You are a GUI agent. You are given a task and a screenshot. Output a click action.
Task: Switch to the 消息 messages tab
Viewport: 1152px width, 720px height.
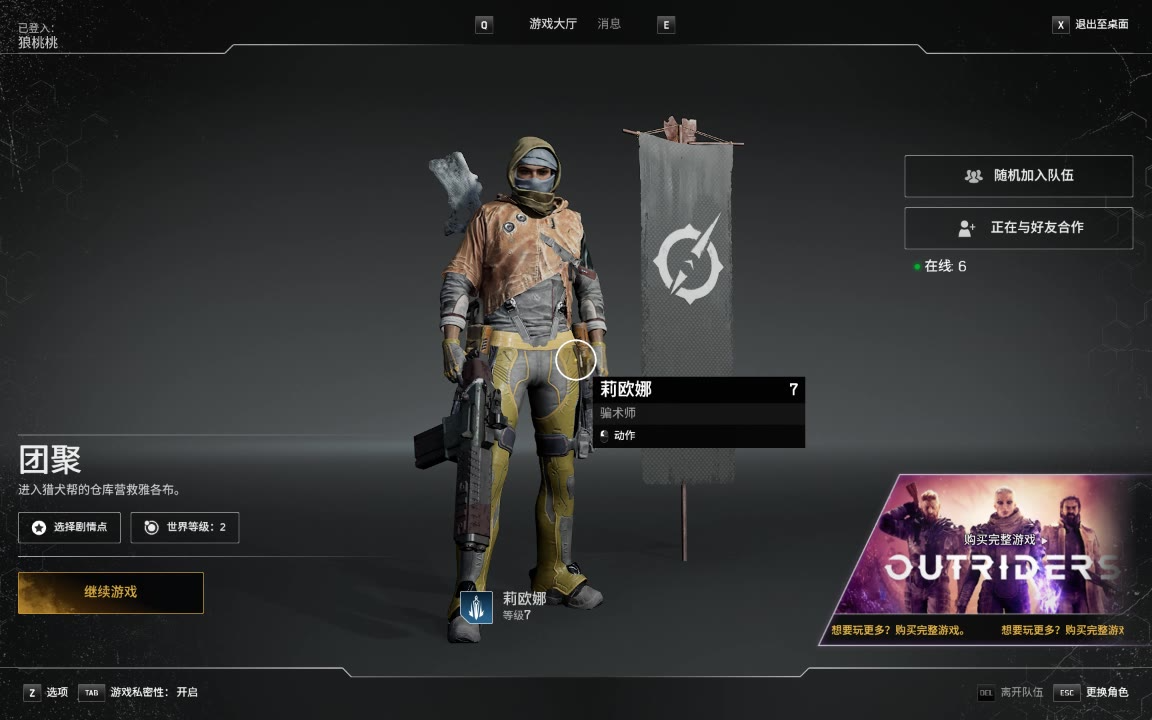(x=609, y=24)
